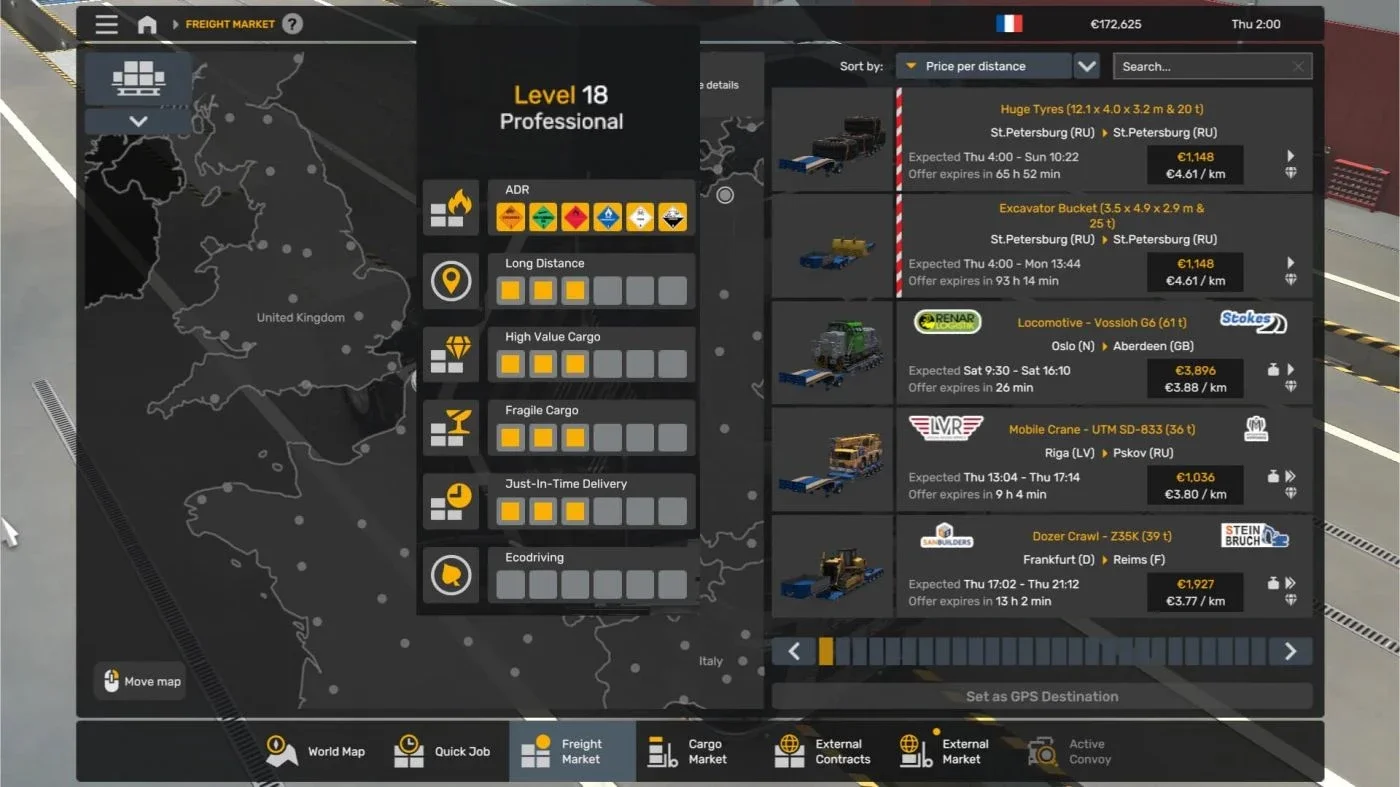
Task: Select the Long Distance location pin icon
Action: pos(451,281)
